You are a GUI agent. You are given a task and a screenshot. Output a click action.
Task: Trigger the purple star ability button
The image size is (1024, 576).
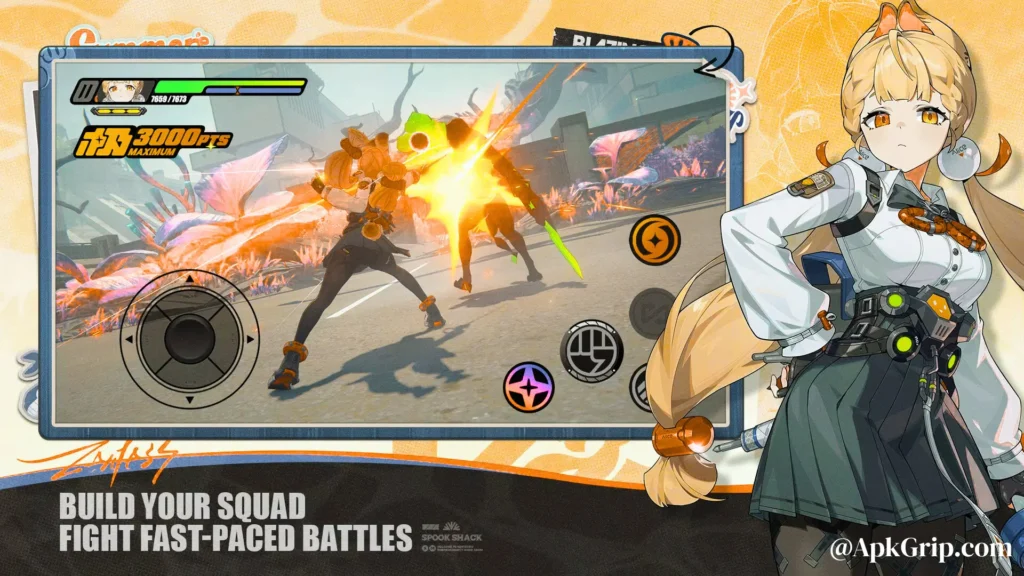pos(529,387)
